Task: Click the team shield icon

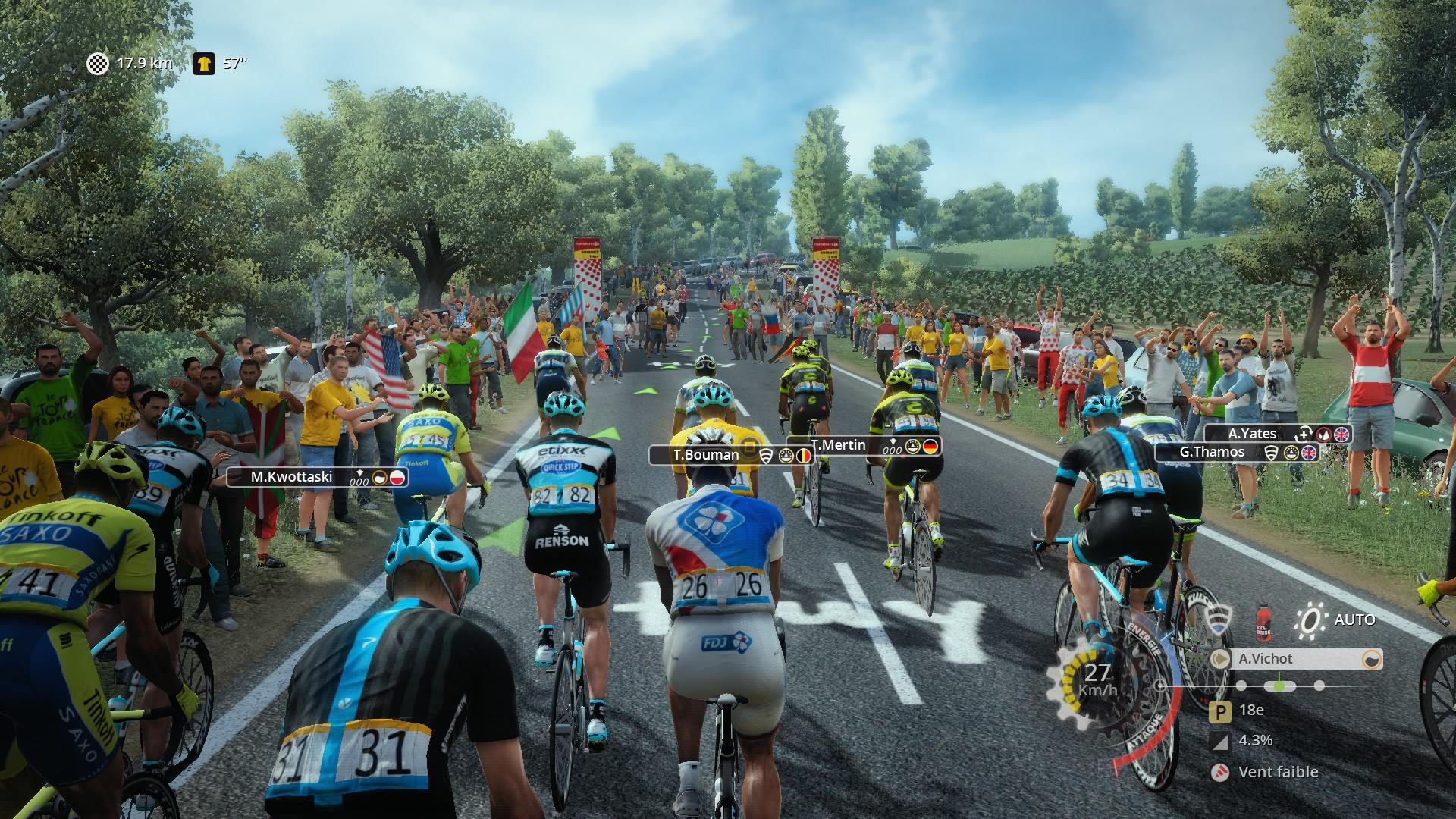Action: [1218, 620]
